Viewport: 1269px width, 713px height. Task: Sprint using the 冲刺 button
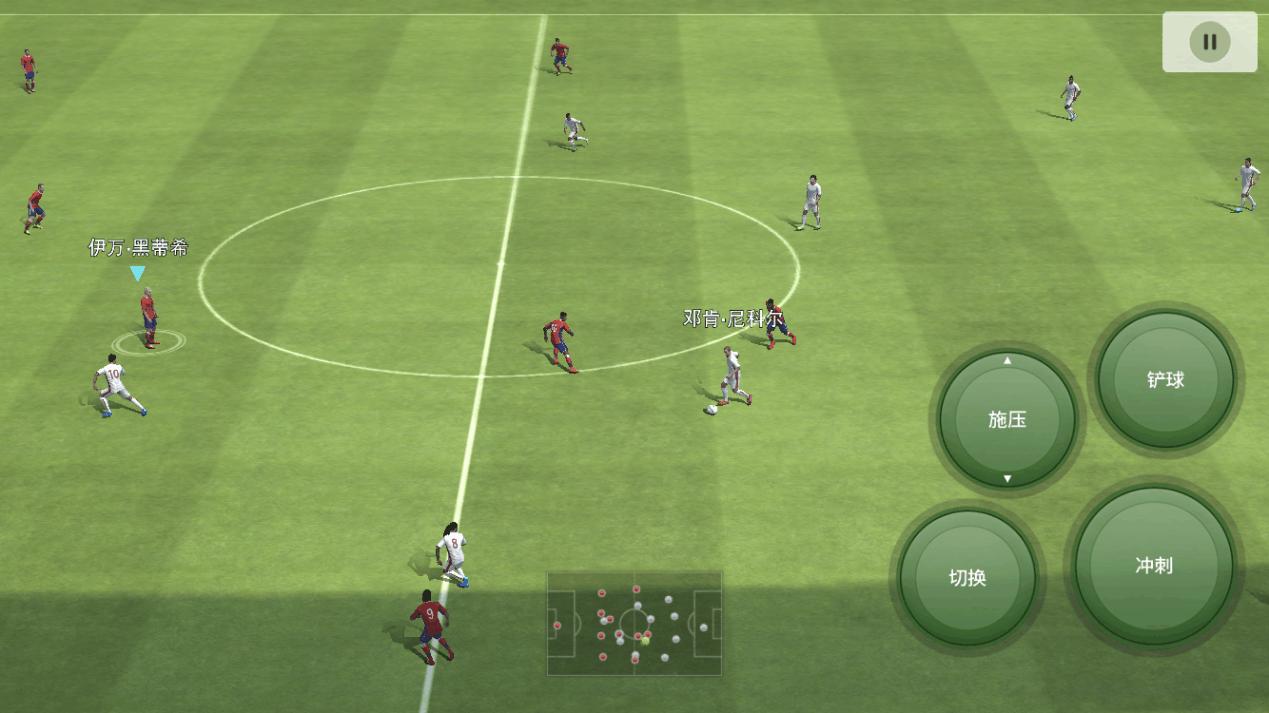coord(1153,565)
